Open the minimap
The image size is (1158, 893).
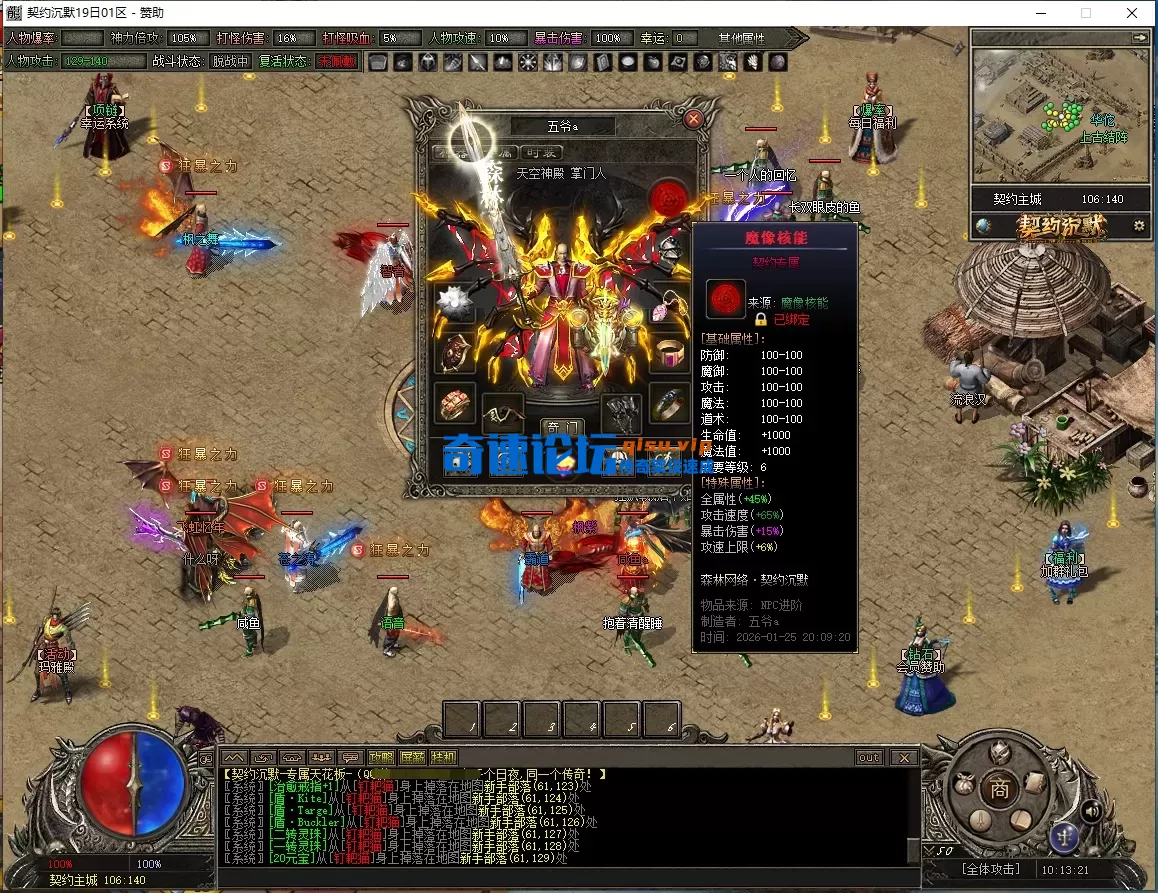[1059, 120]
